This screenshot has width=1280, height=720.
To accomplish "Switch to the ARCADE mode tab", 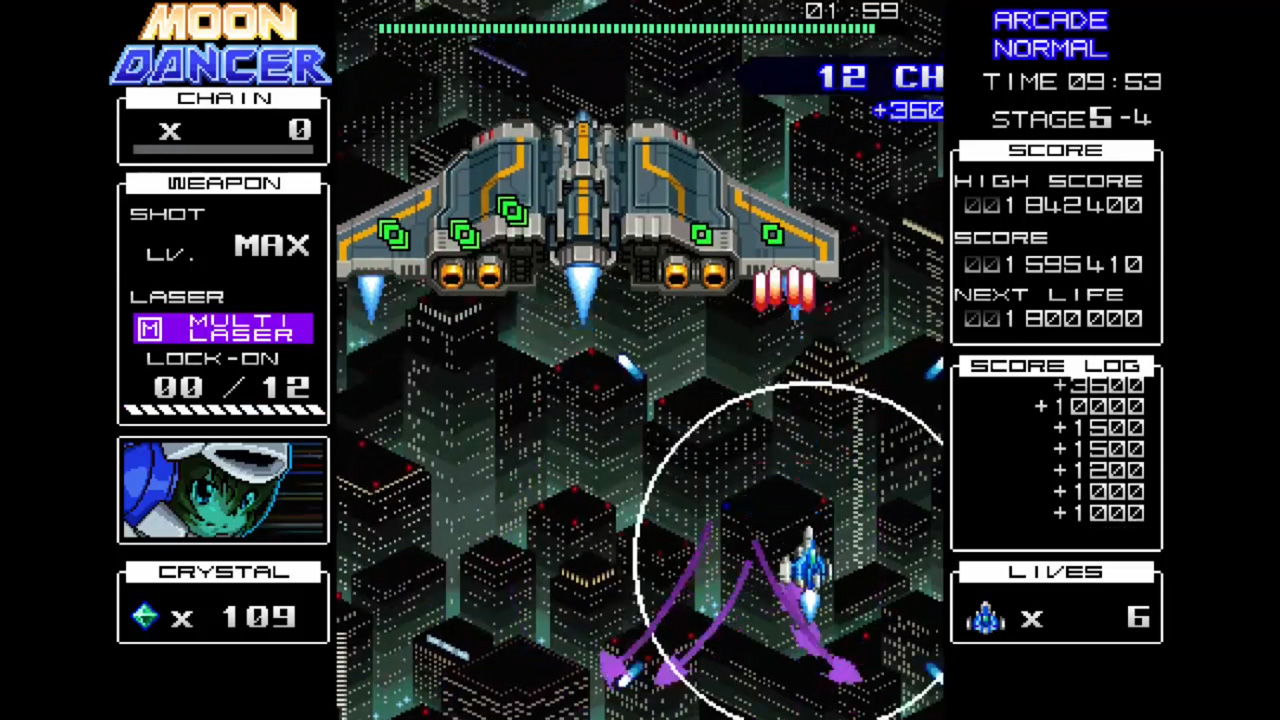I will pos(1051,19).
